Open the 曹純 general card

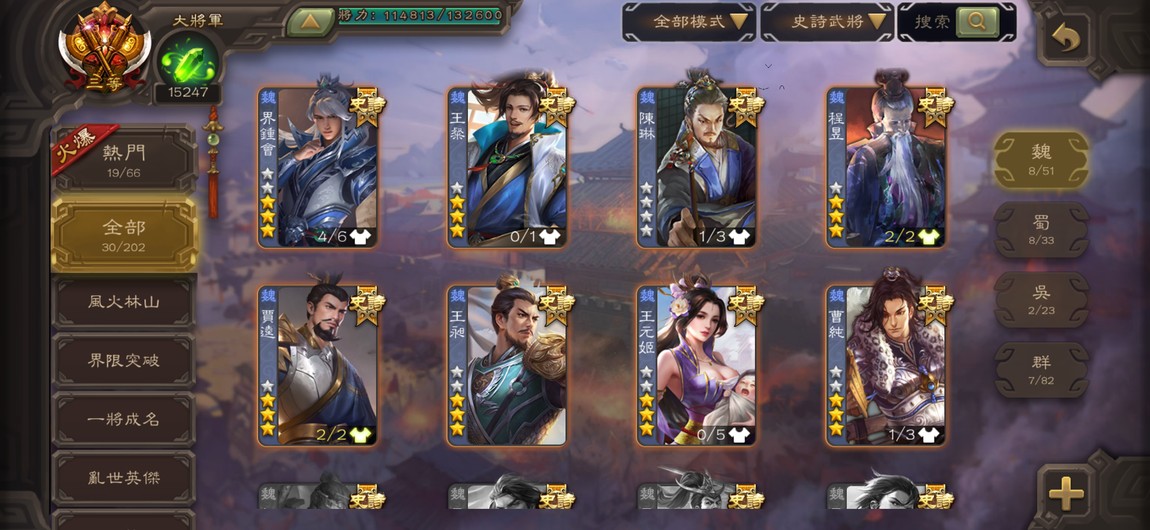coord(886,366)
